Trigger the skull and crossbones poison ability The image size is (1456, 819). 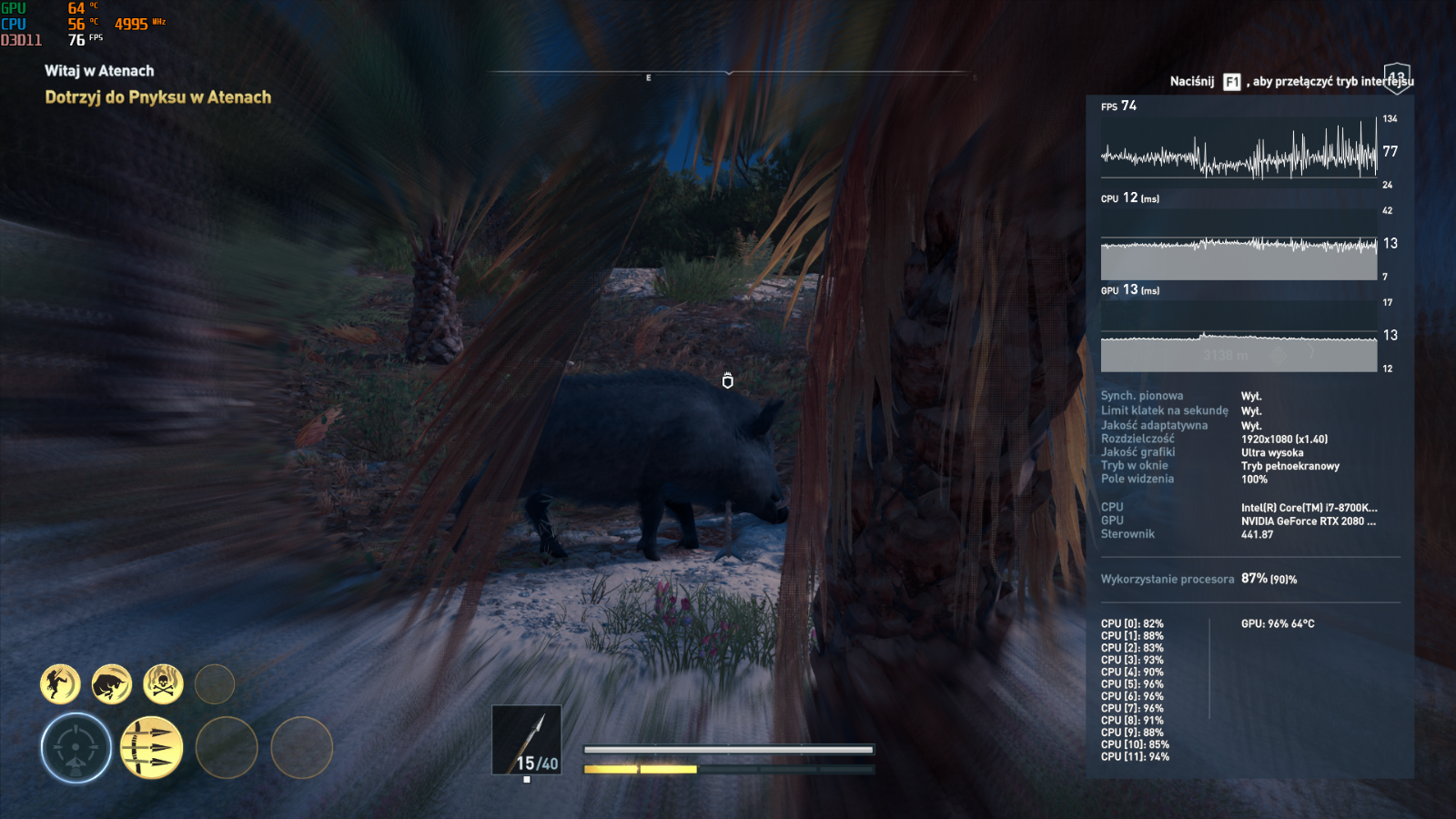pos(163,683)
